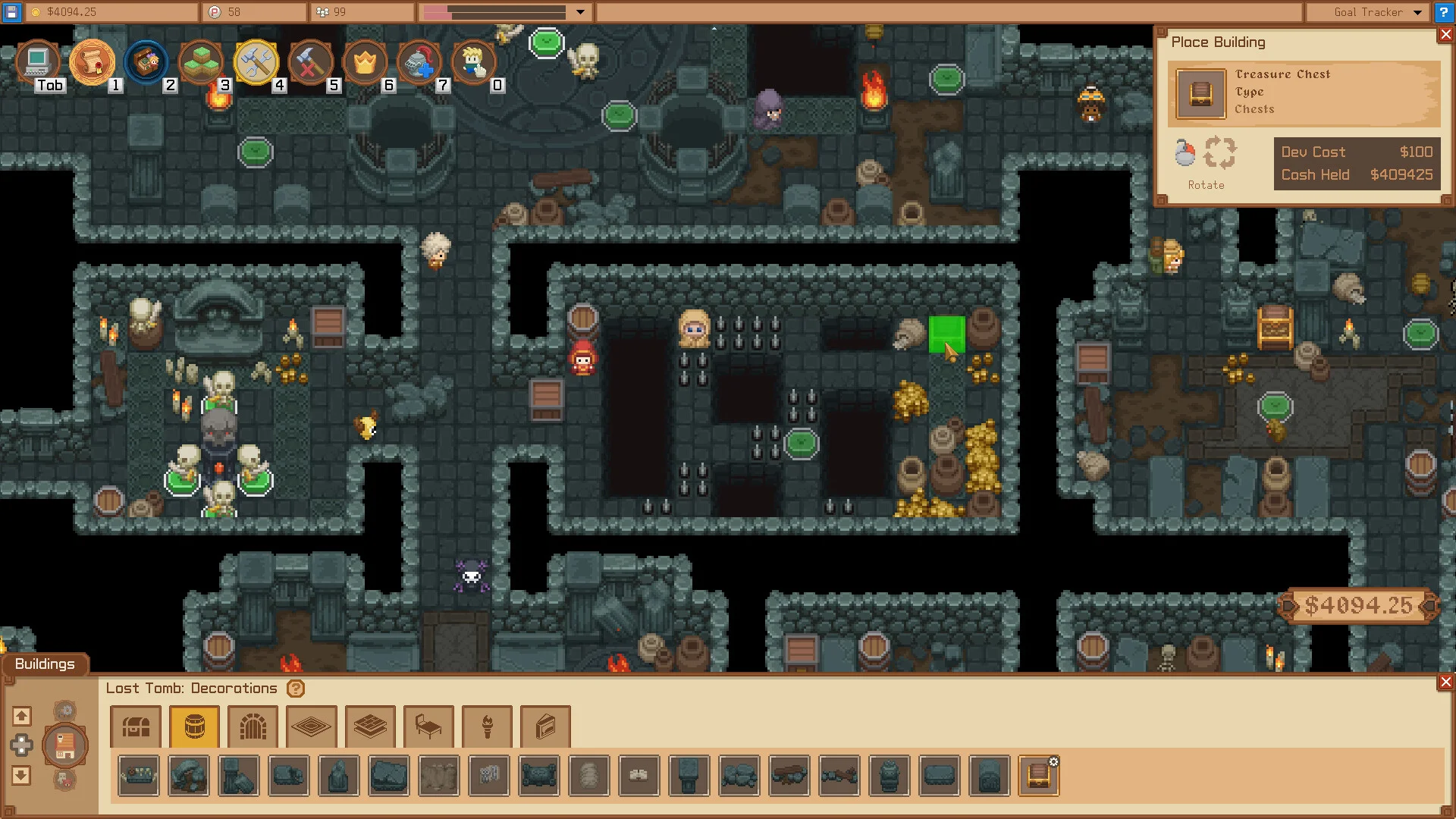Click the blue question mark help button
1456x819 pixels.
[x=1443, y=12]
